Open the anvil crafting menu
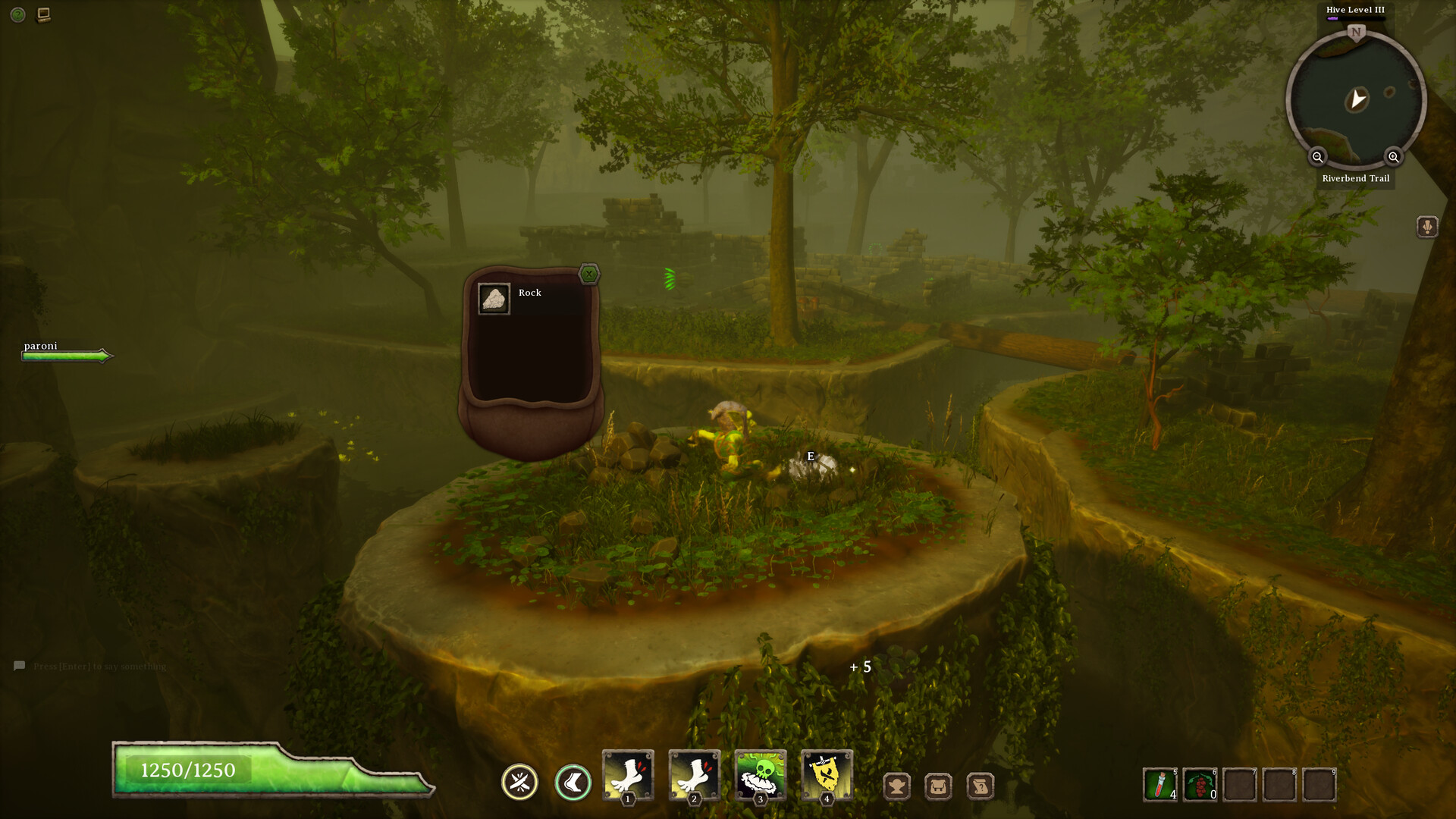The image size is (1456, 819). [x=897, y=786]
